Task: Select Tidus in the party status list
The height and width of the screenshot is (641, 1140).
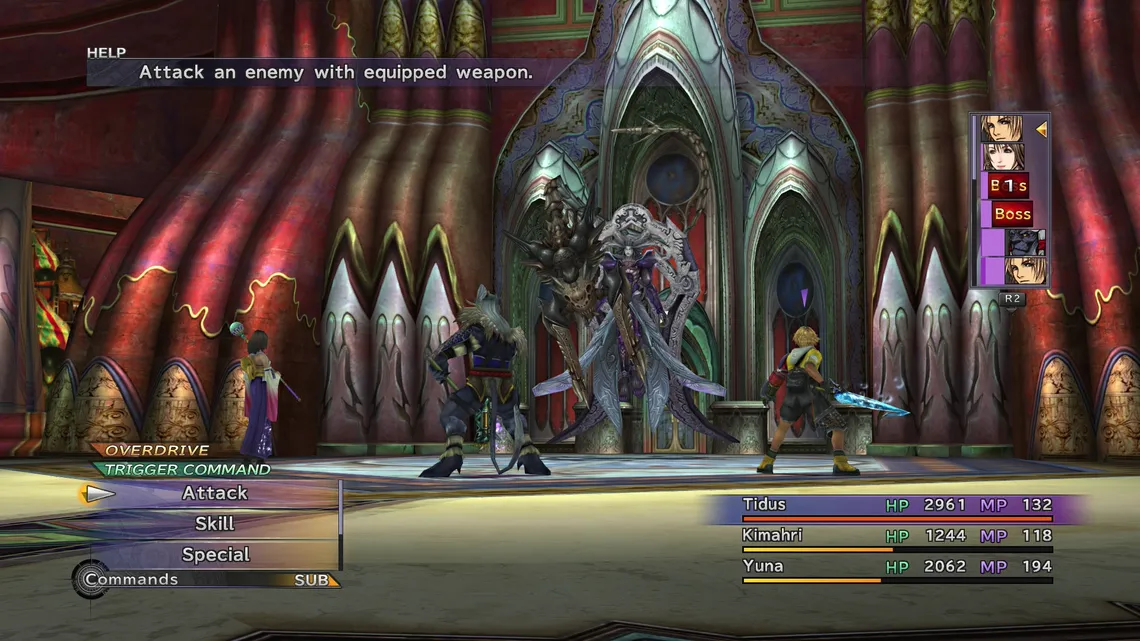Action: click(x=764, y=505)
